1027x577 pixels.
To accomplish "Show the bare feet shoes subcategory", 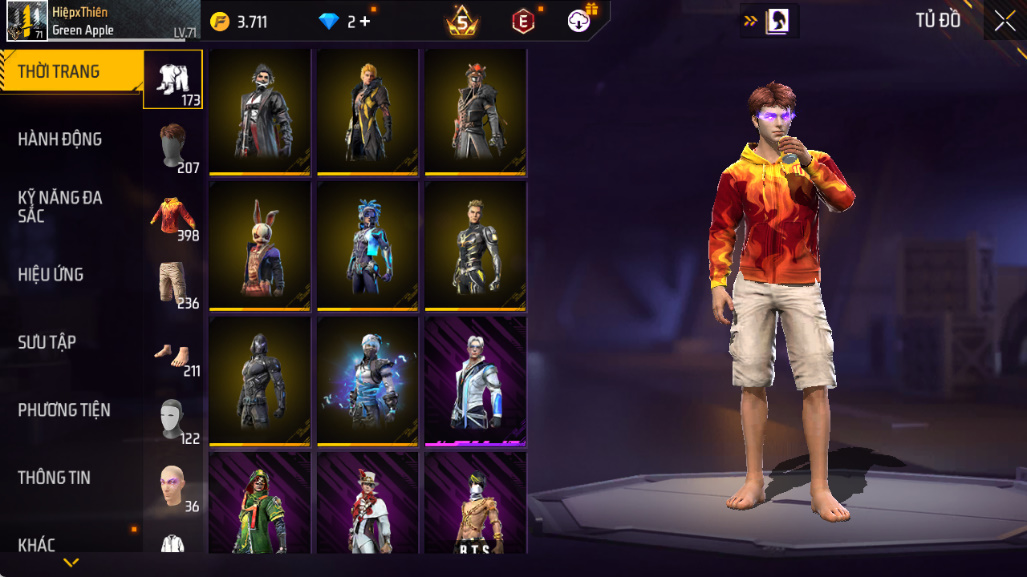I will [x=173, y=352].
